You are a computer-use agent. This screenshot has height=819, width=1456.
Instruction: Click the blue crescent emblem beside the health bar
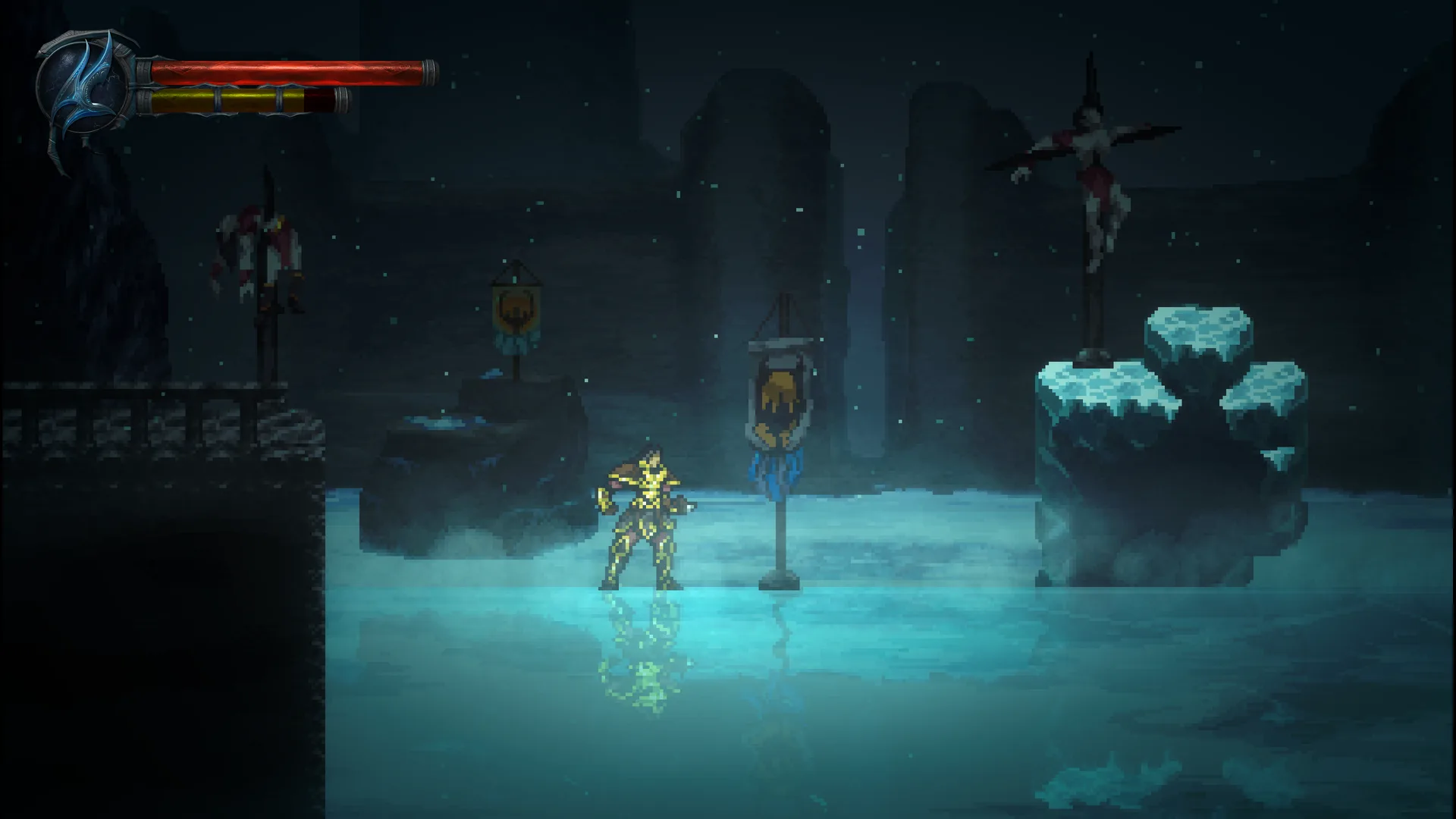coord(85,87)
